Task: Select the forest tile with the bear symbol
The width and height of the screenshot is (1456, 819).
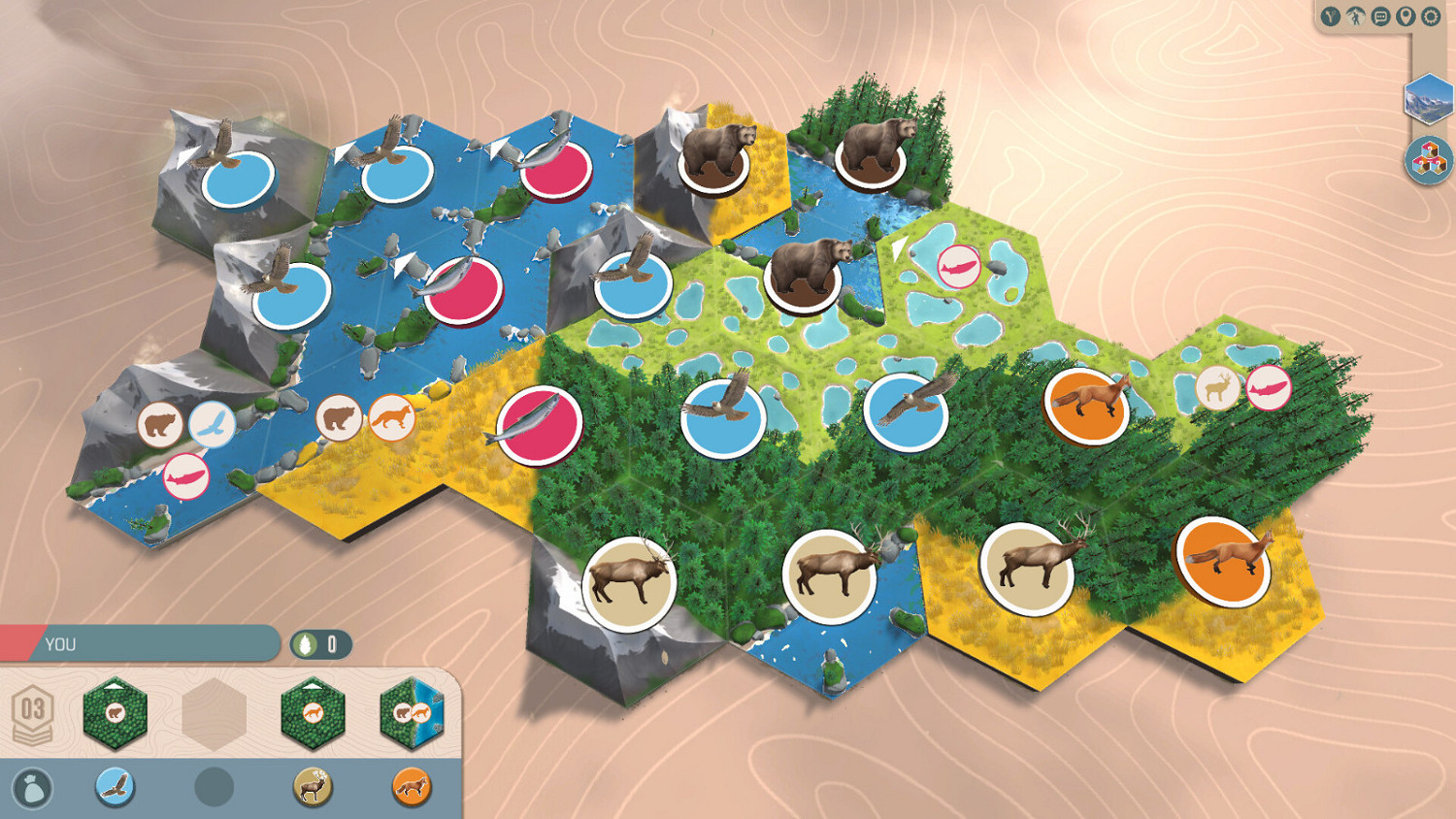Action: (116, 710)
